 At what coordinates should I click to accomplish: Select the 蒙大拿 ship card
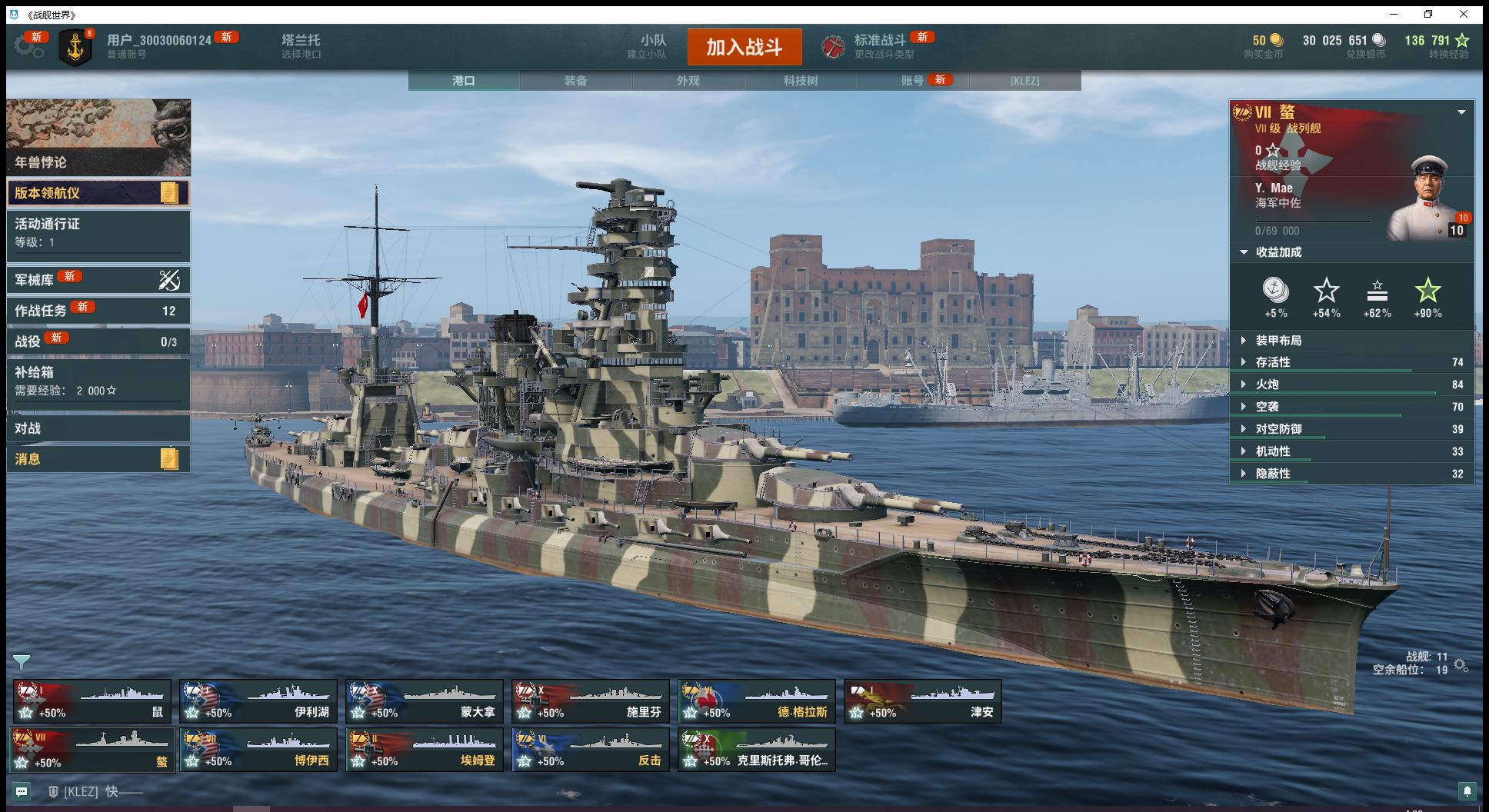[424, 701]
